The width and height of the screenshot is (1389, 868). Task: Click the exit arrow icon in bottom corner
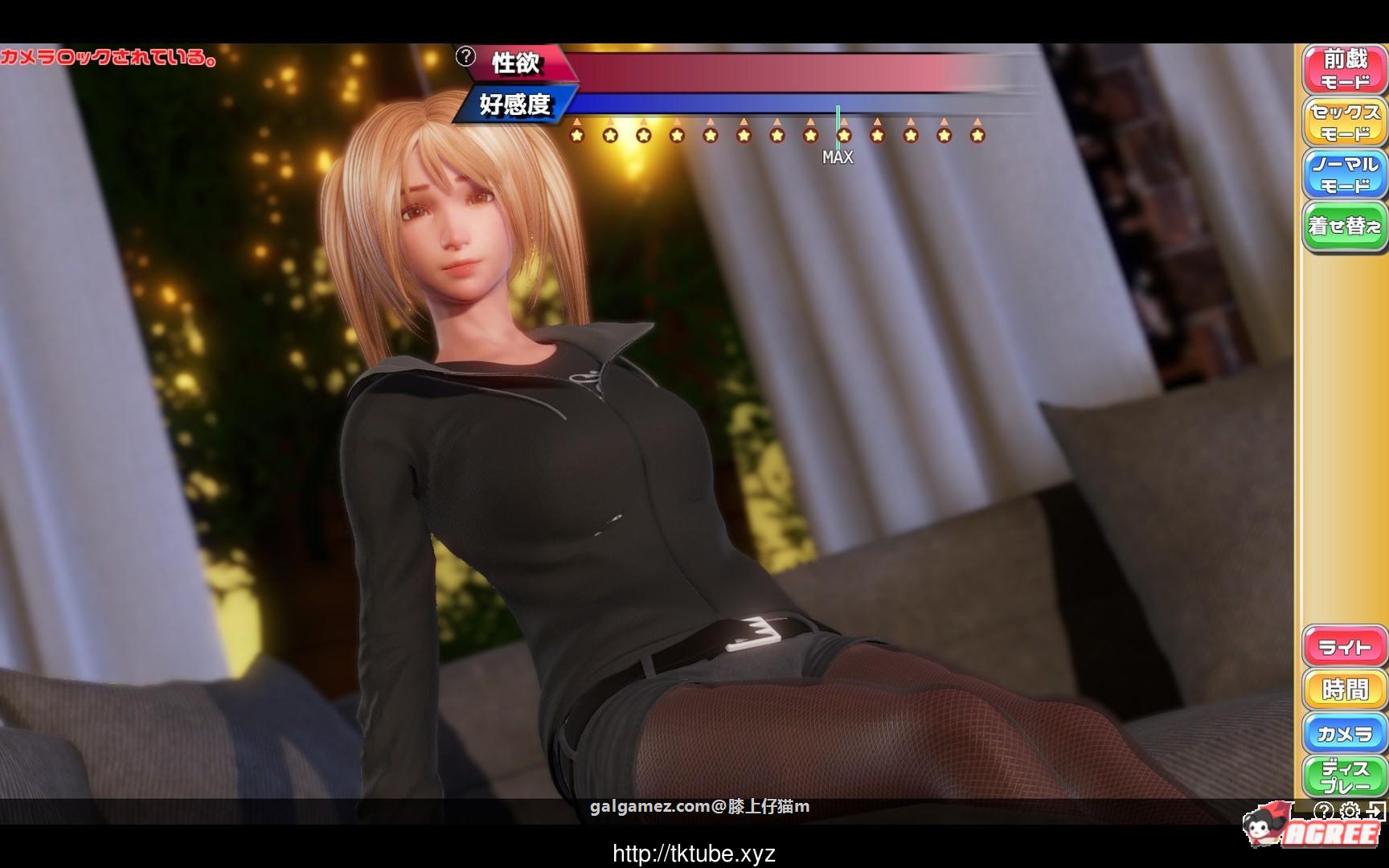point(1374,810)
